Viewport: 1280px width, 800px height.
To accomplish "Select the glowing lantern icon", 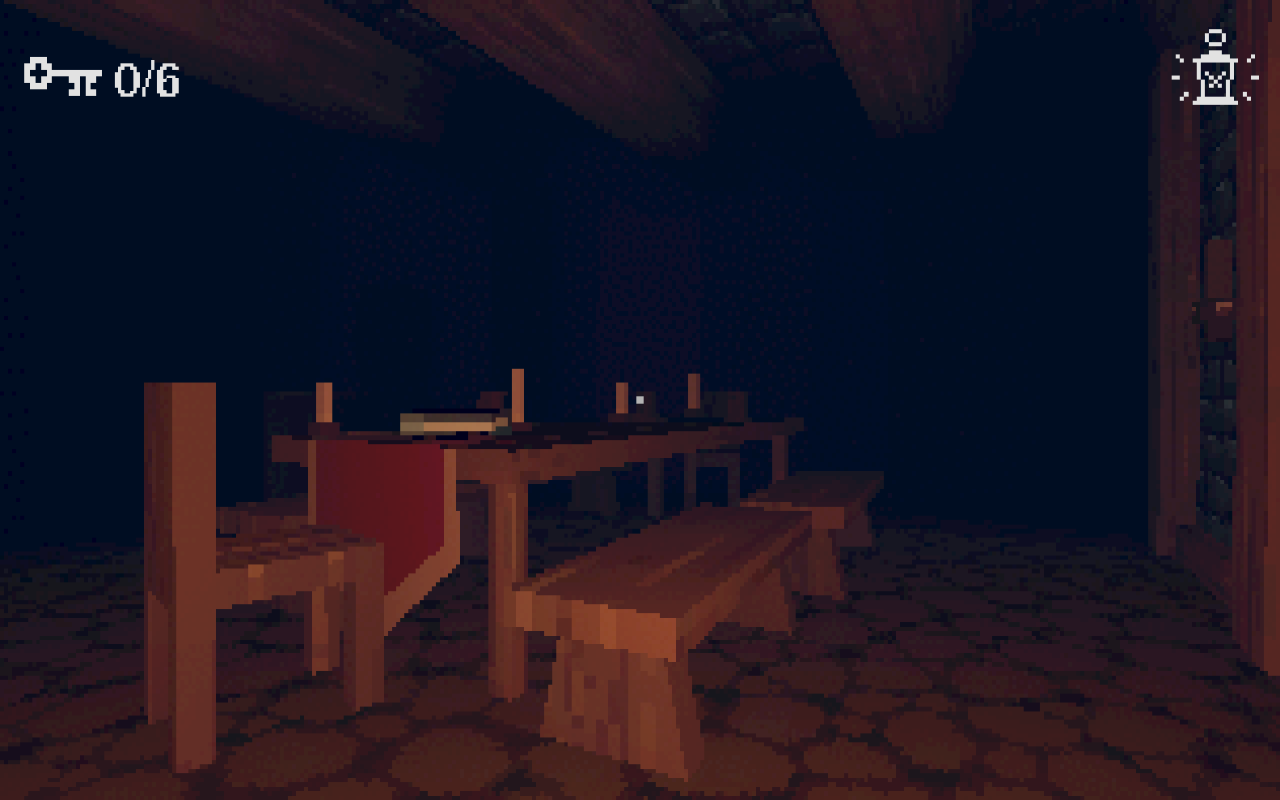I will point(1214,70).
